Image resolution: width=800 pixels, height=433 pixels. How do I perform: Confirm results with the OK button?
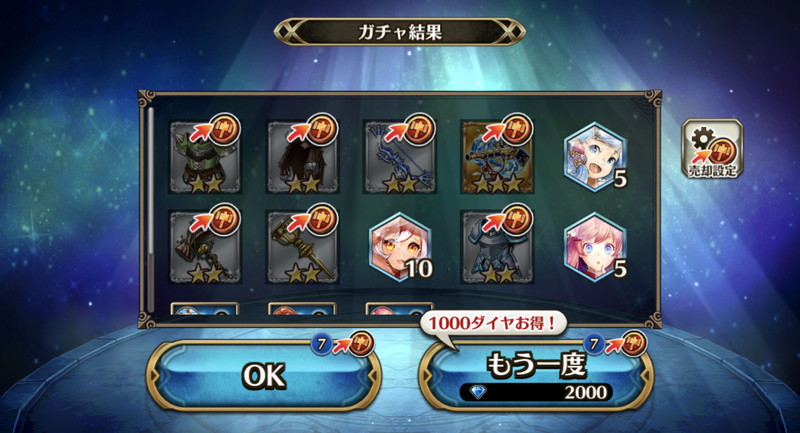click(x=265, y=375)
